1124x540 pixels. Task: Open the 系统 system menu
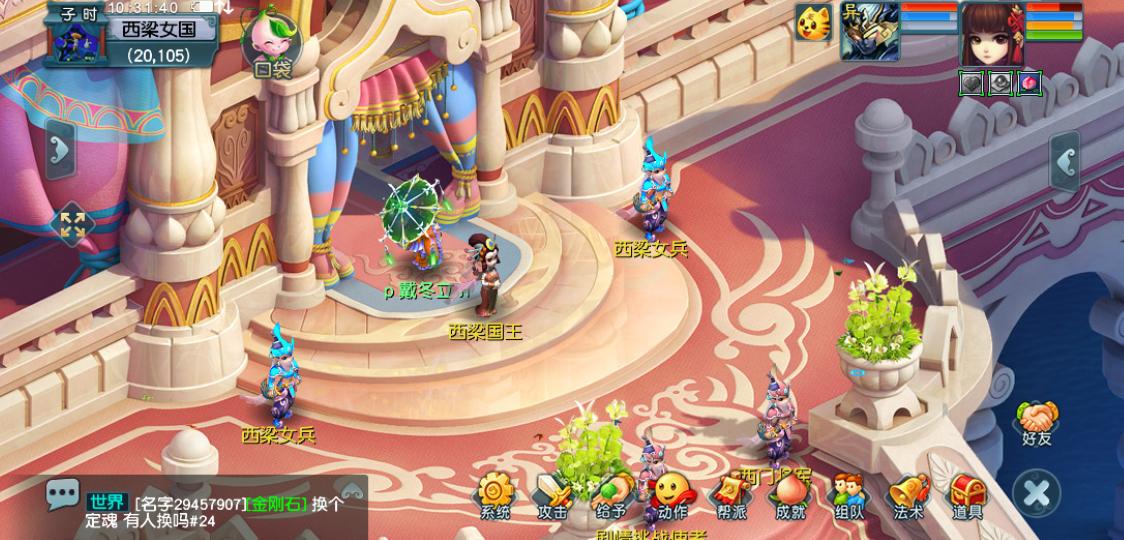pyautogui.click(x=494, y=496)
